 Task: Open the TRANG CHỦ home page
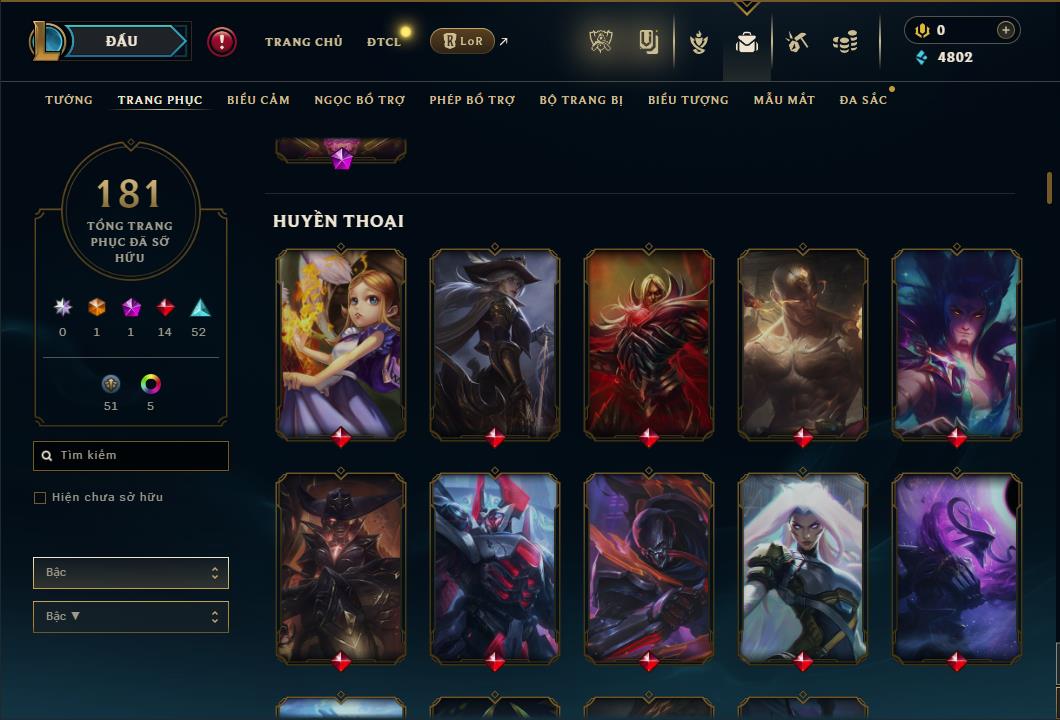coord(303,42)
